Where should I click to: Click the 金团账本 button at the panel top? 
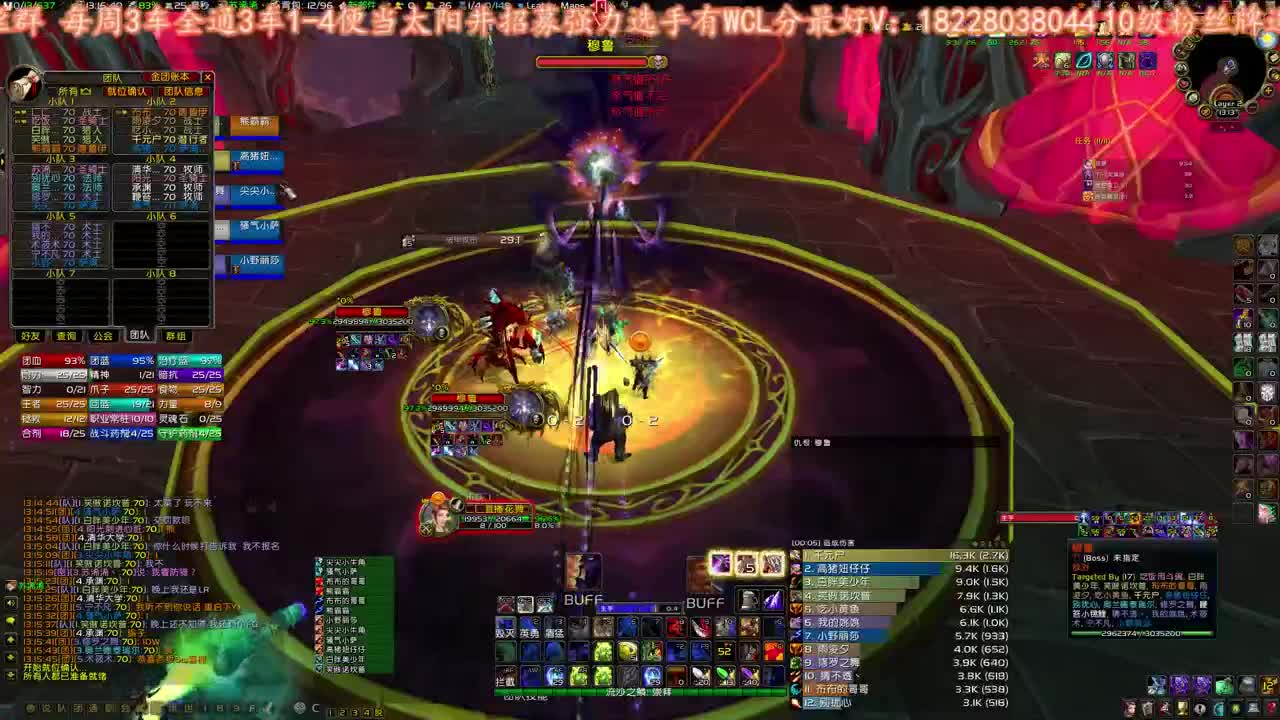171,77
